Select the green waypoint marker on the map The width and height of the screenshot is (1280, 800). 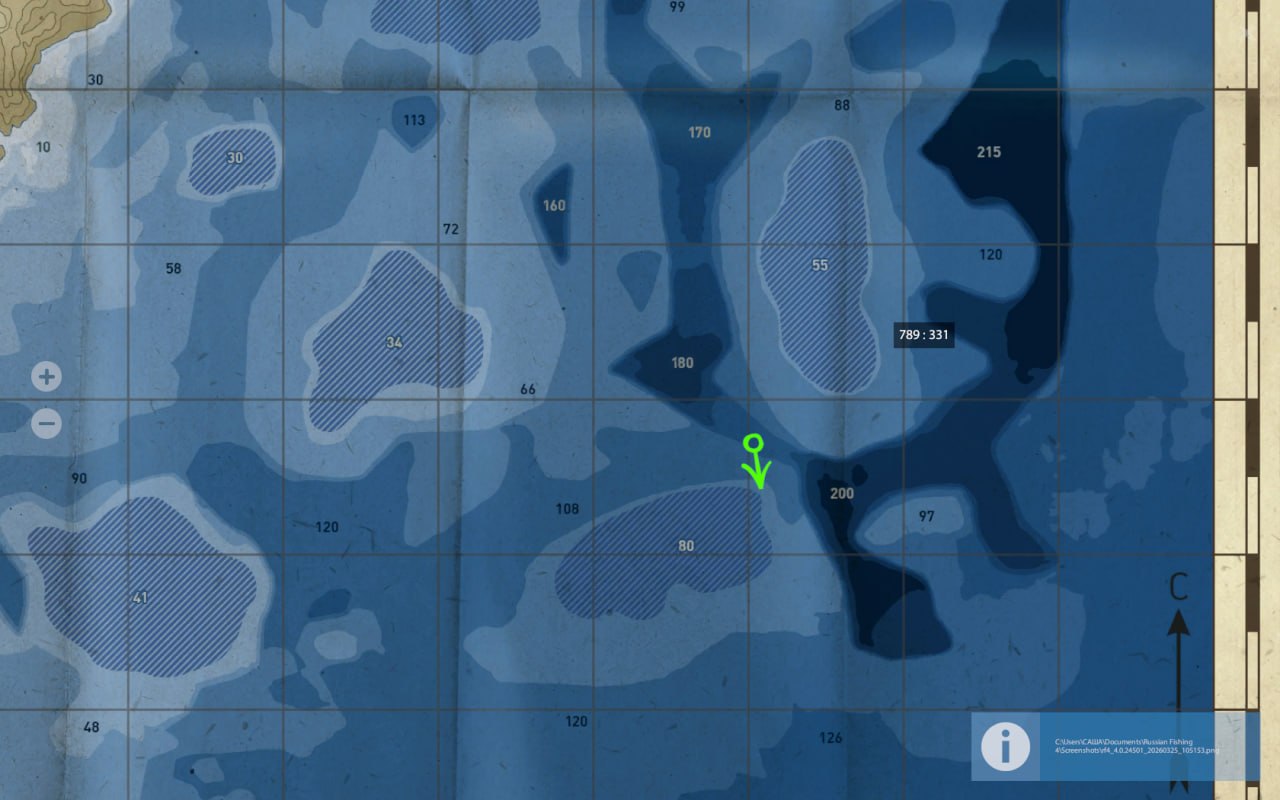pos(757,462)
